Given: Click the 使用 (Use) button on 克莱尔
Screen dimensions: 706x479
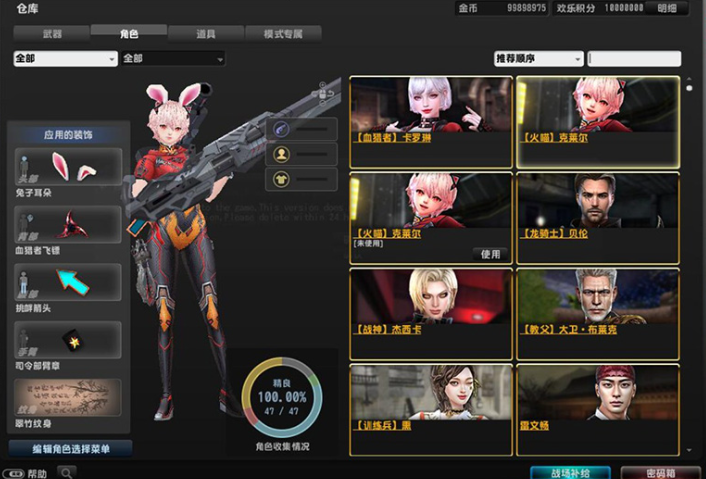Looking at the screenshot, I should 490,254.
